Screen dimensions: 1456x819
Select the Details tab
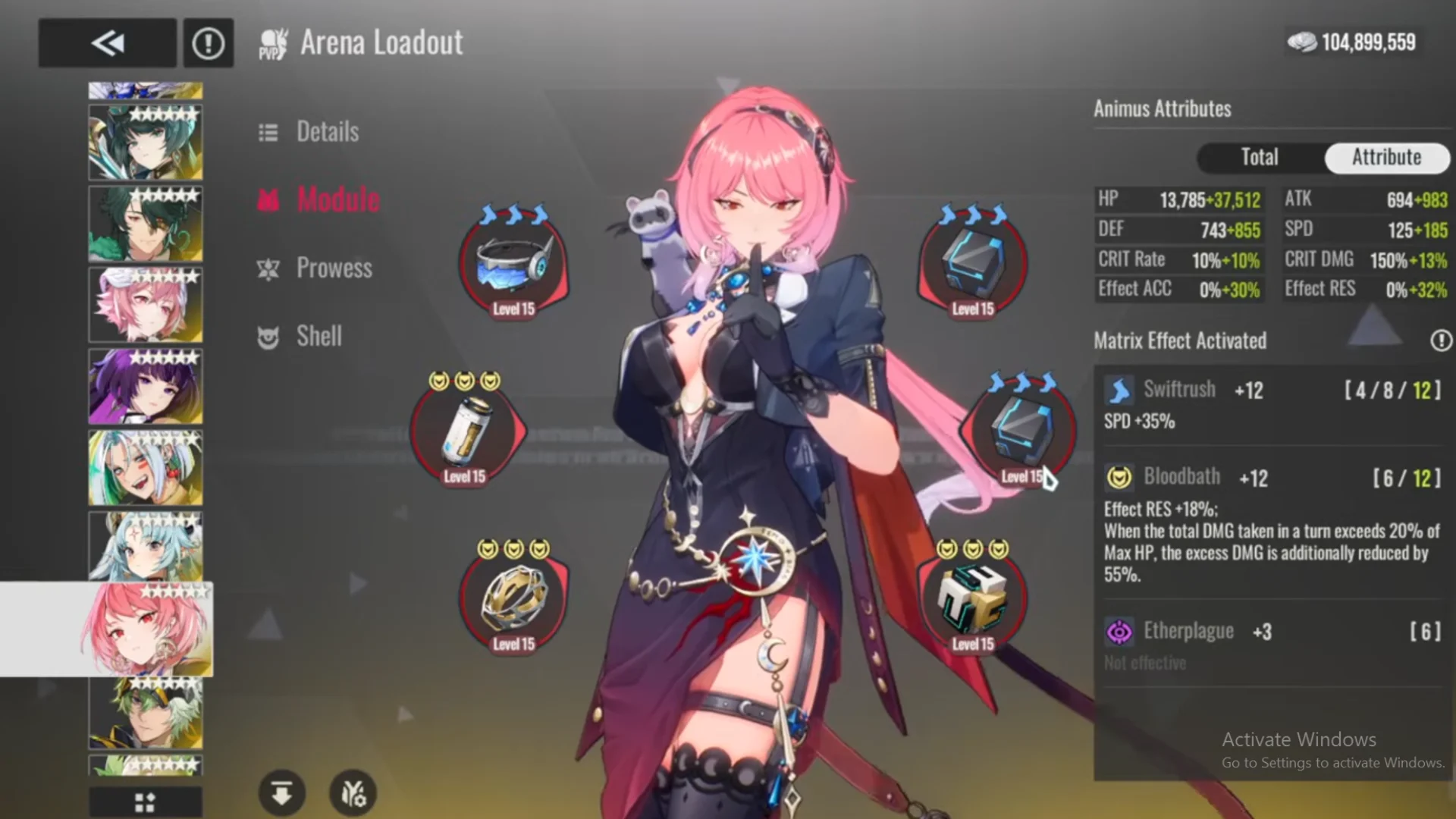(x=326, y=132)
